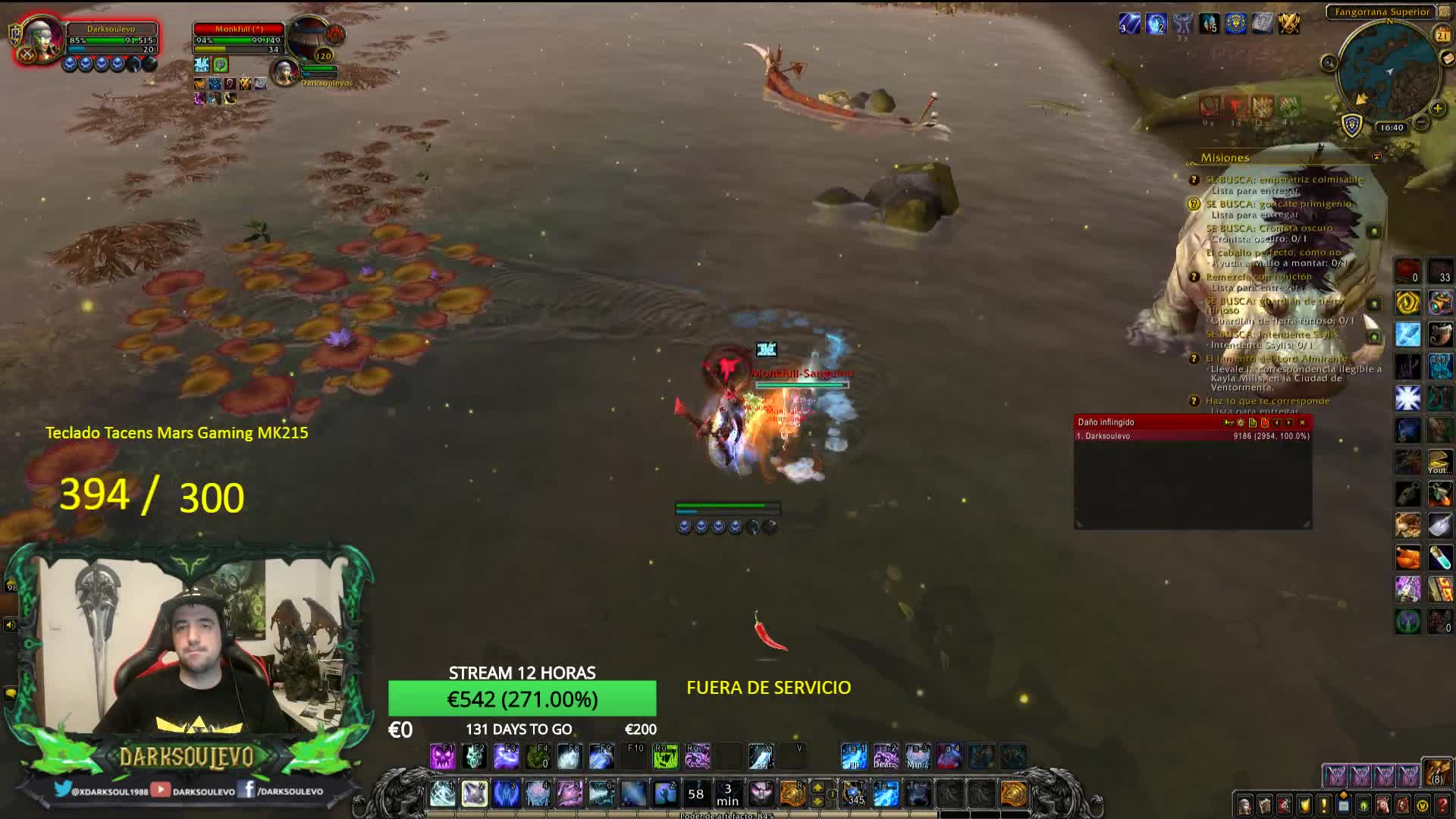Close the Daño infligido damage meter
The width and height of the screenshot is (1456, 819).
(1302, 422)
